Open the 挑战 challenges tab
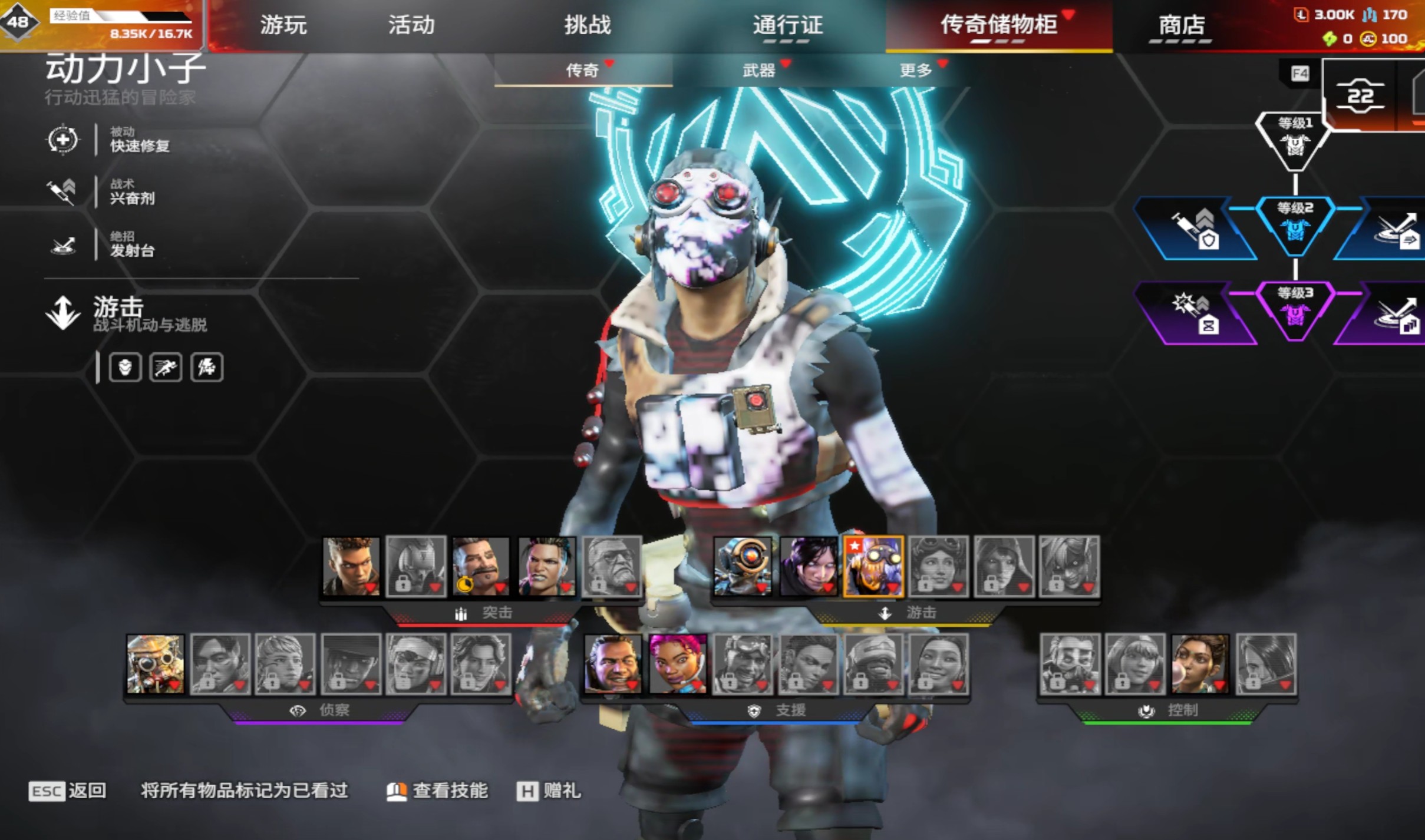The height and width of the screenshot is (840, 1425). 588,25
